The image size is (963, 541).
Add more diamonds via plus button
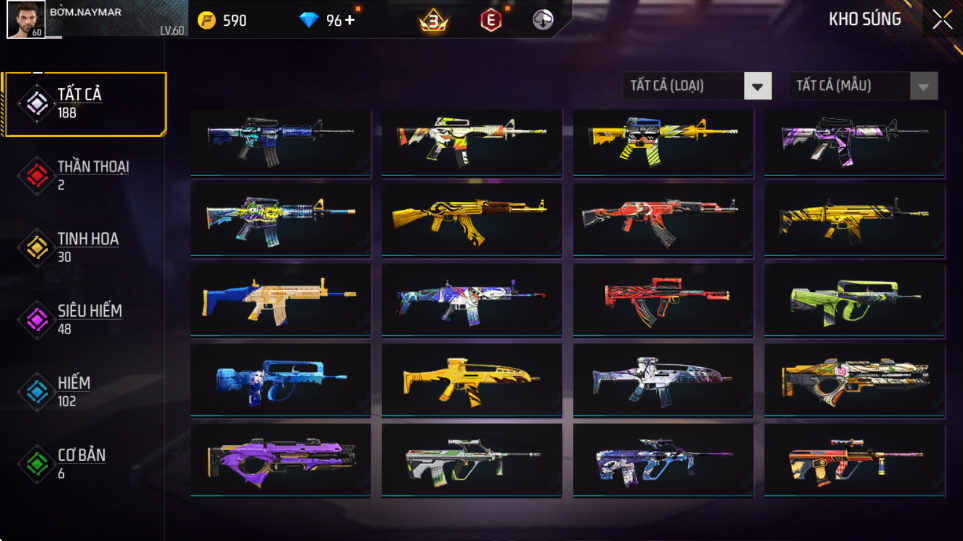[349, 20]
